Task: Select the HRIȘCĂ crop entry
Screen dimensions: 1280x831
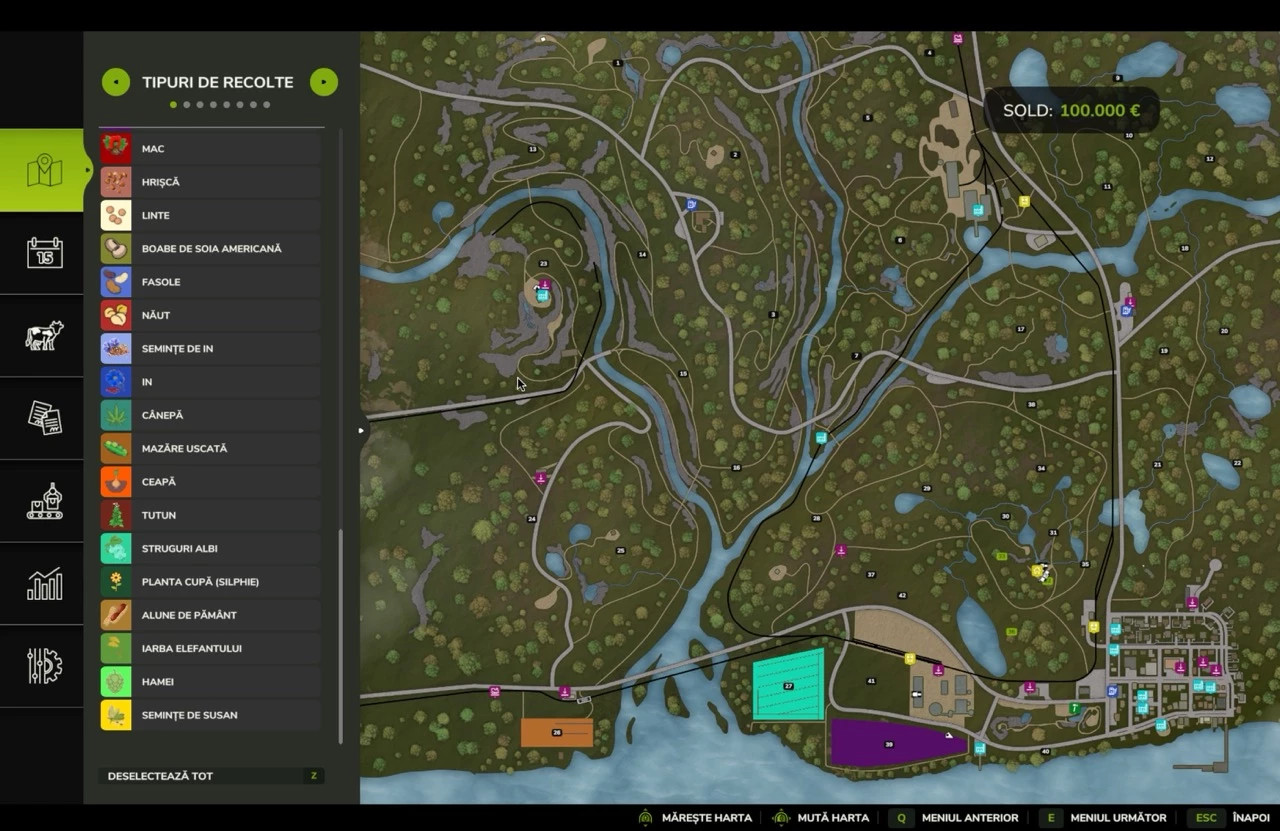Action: (210, 182)
